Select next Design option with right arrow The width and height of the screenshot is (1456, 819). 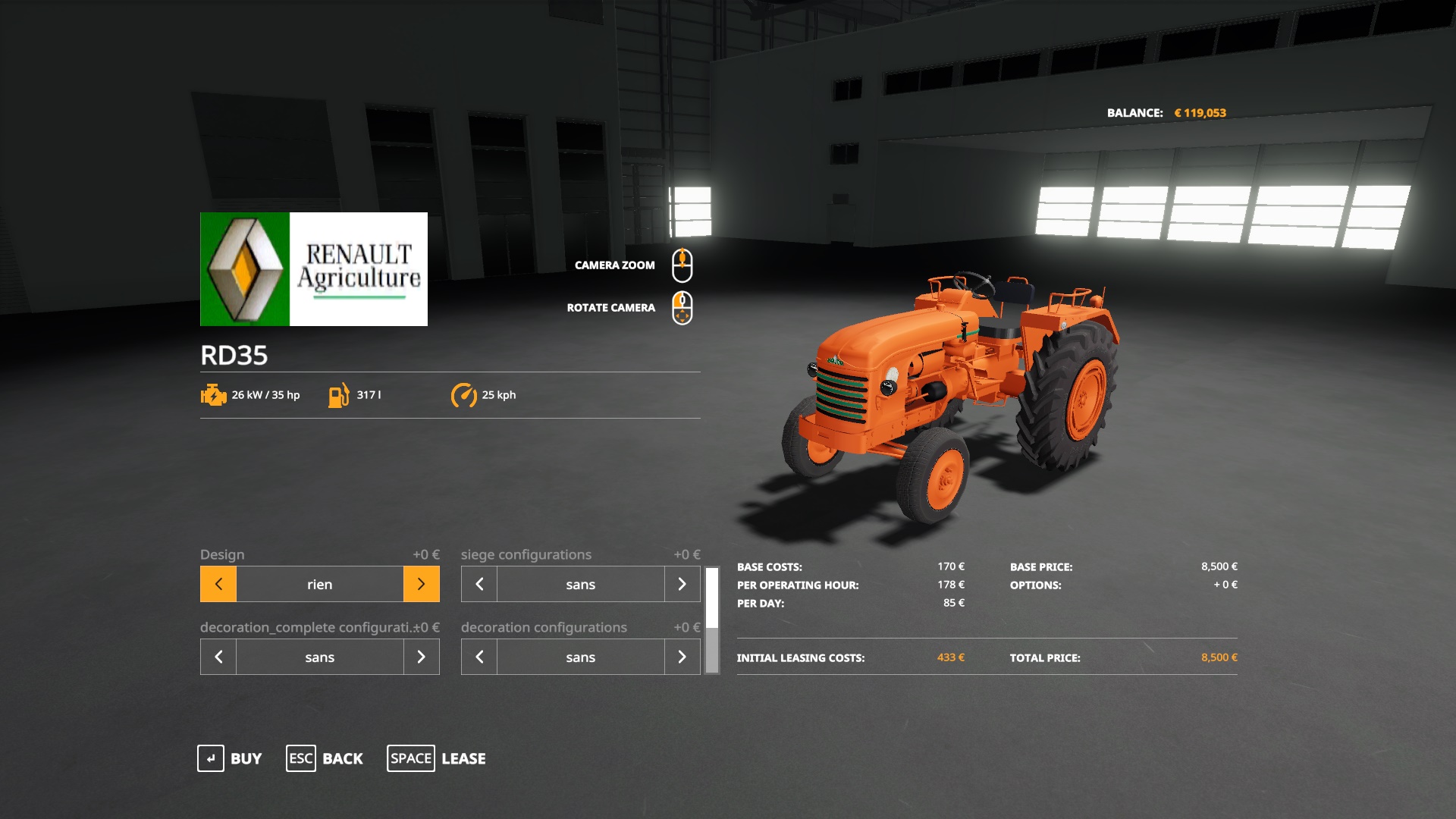(x=422, y=584)
